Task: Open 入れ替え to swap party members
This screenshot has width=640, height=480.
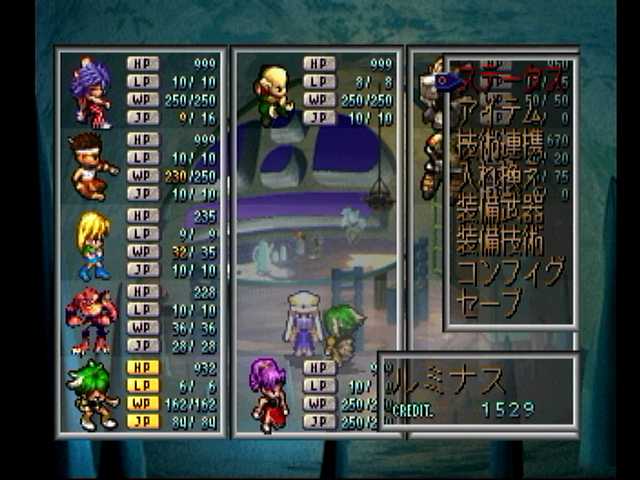Action: pyautogui.click(x=501, y=180)
